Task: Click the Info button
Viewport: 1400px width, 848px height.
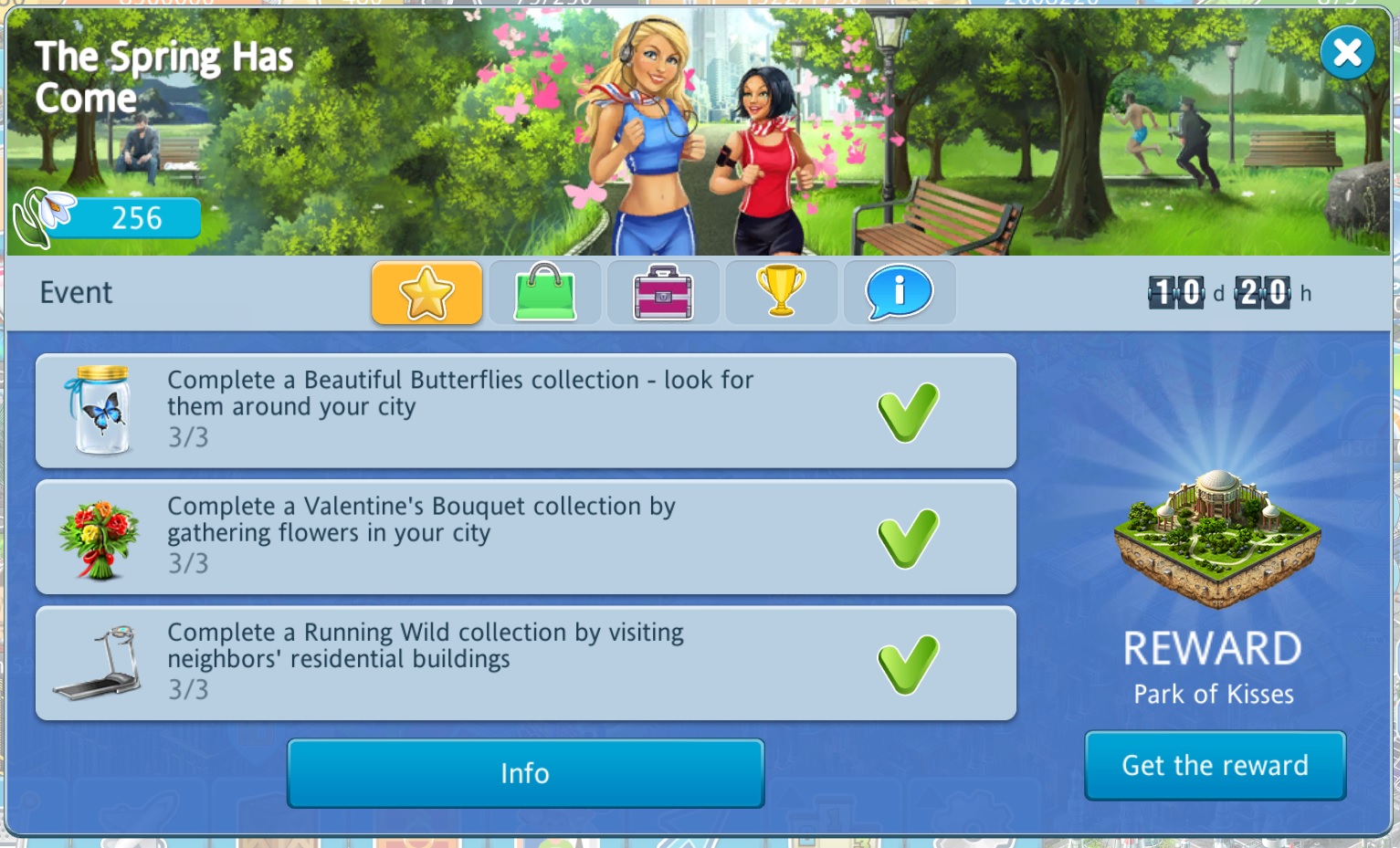Action: pyautogui.click(x=525, y=773)
